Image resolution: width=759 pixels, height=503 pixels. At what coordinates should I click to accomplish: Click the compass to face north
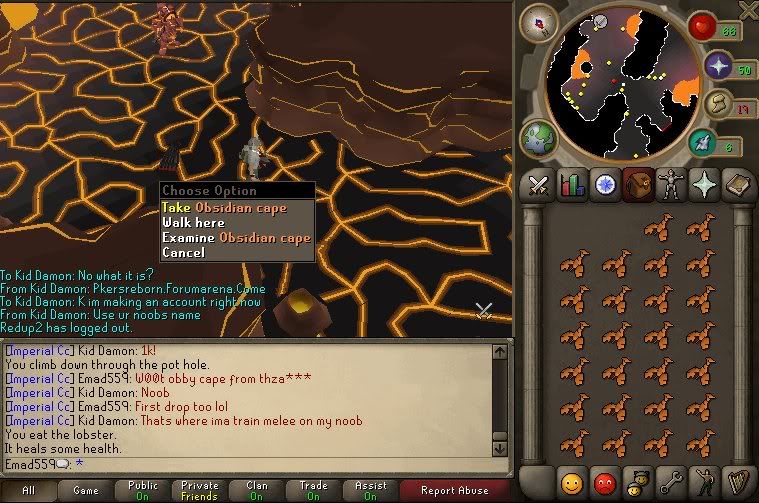[545, 22]
